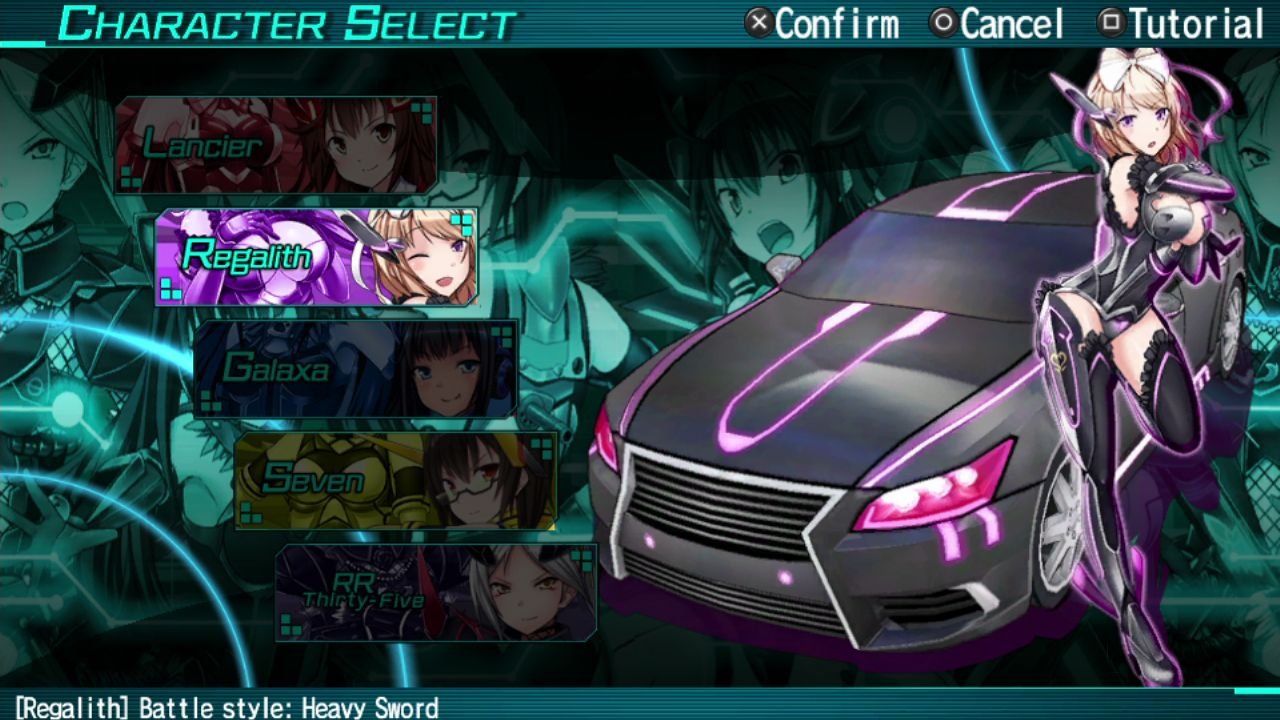Click the square Tutorial button icon
The width and height of the screenshot is (1280, 720).
pyautogui.click(x=1110, y=22)
